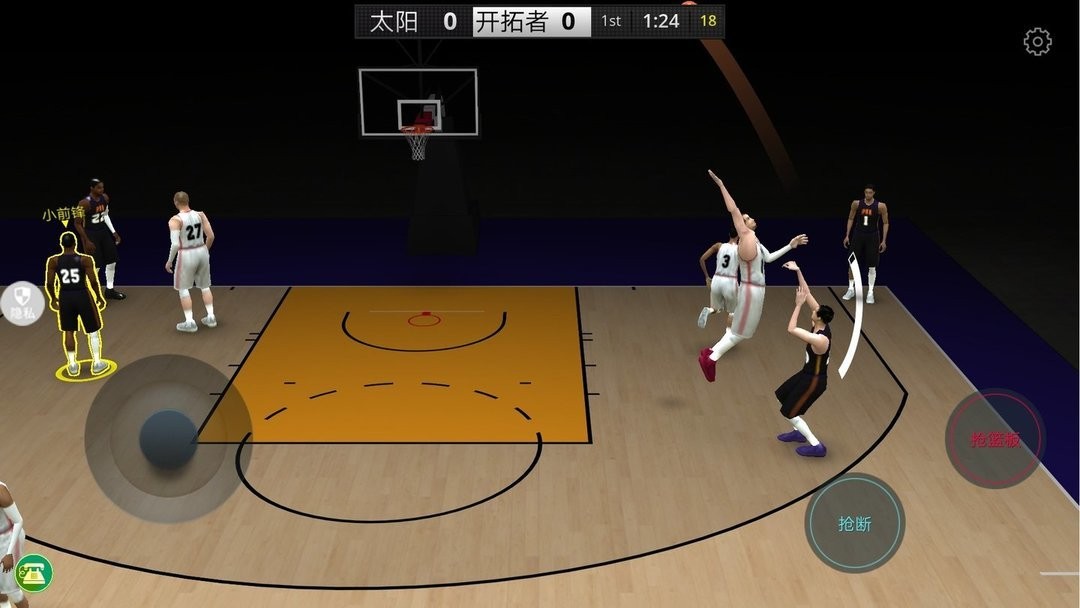Tap the virtual joystick knob

pos(168,439)
